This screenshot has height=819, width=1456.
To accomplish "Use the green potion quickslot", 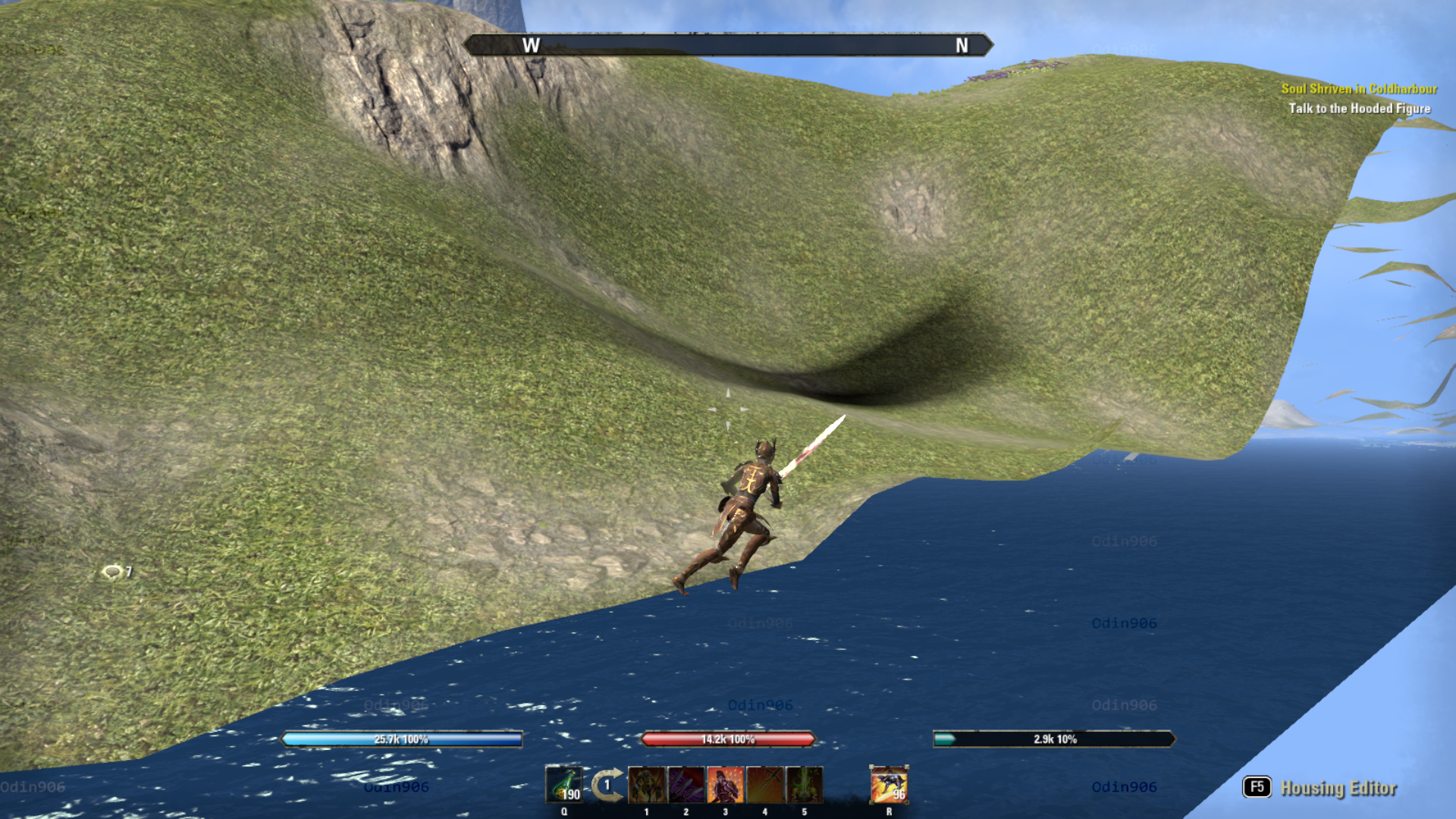I will (564, 785).
